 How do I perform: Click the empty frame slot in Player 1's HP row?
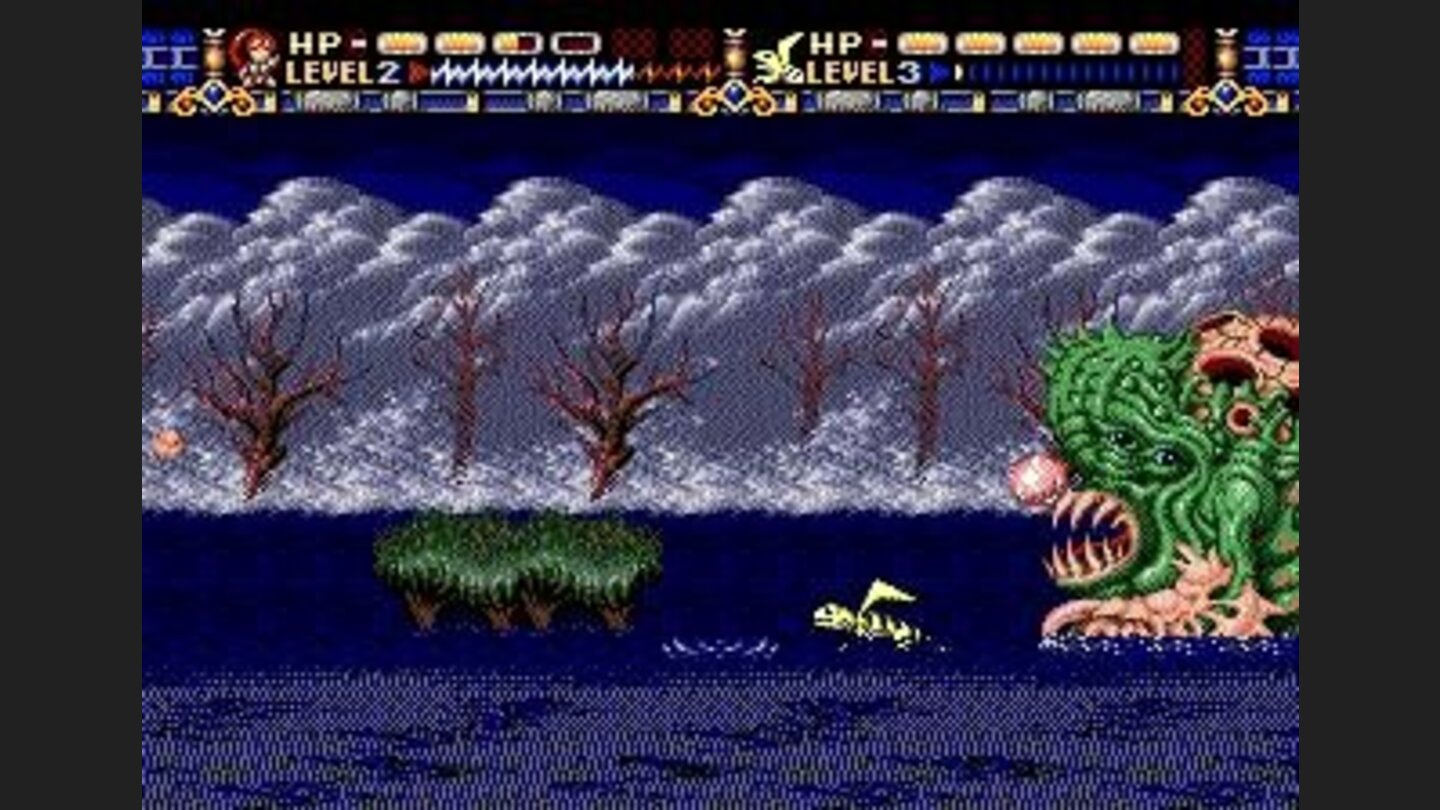[x=578, y=44]
